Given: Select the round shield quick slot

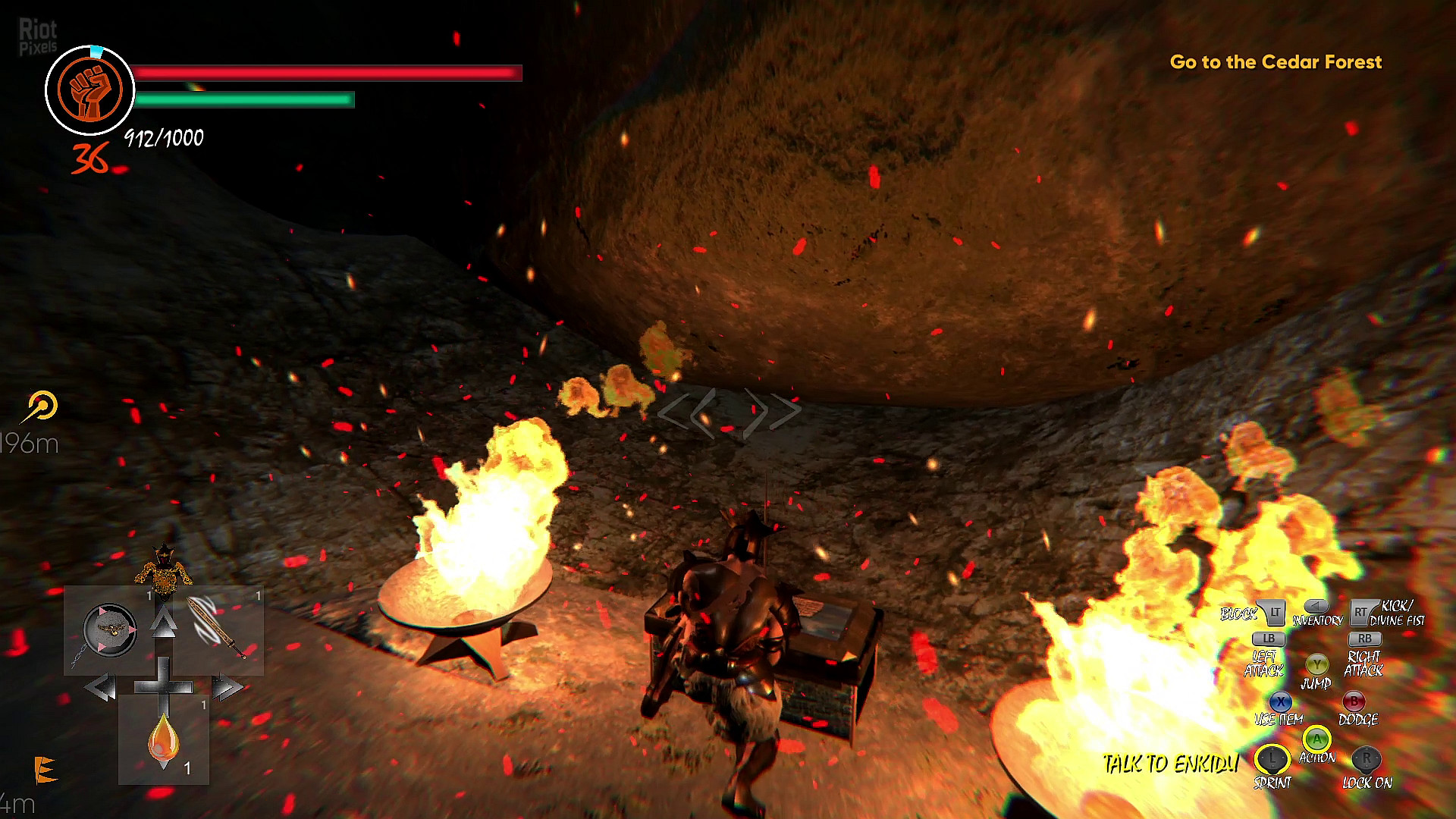Looking at the screenshot, I should click(110, 630).
